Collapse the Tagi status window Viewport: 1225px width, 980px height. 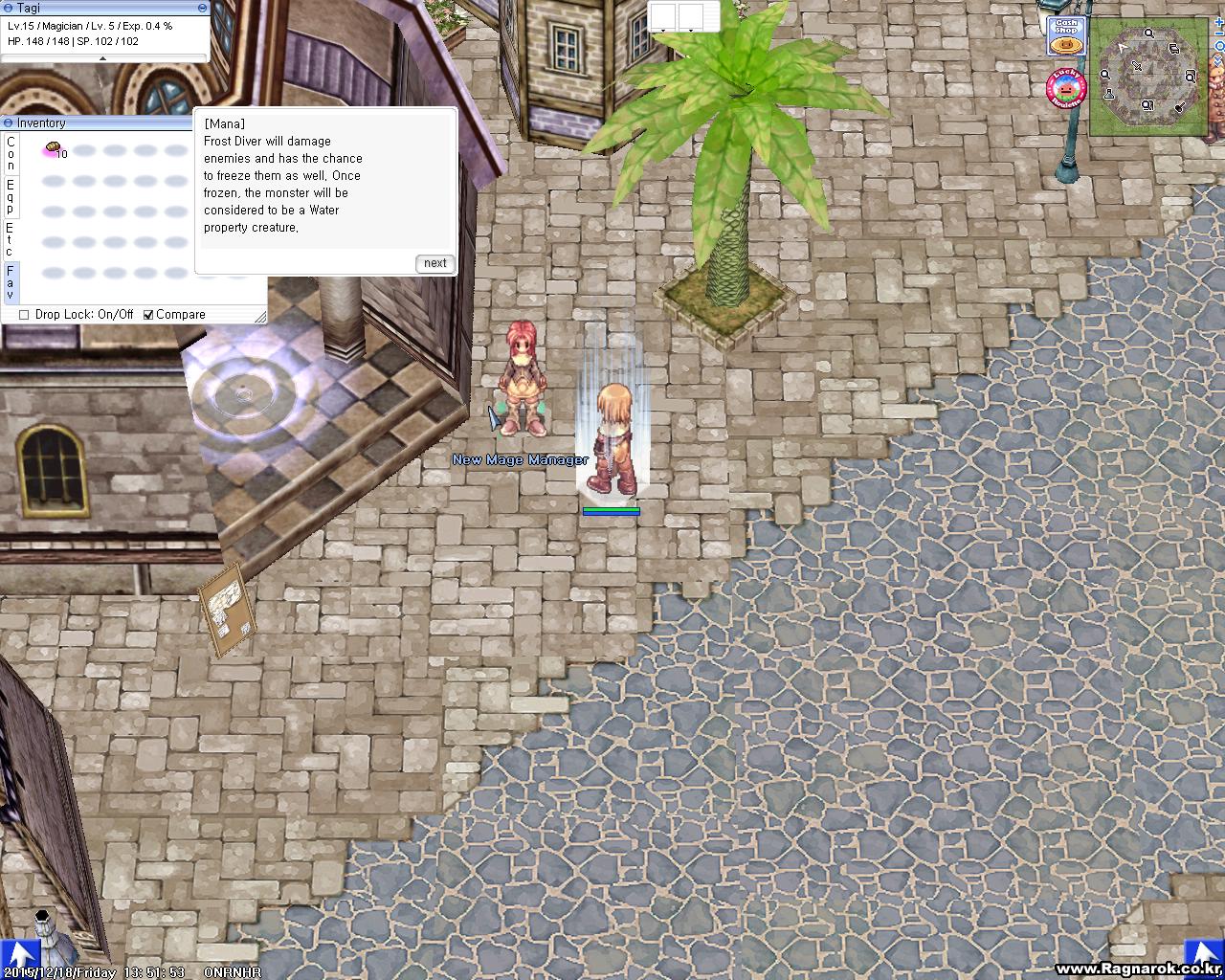10,8
